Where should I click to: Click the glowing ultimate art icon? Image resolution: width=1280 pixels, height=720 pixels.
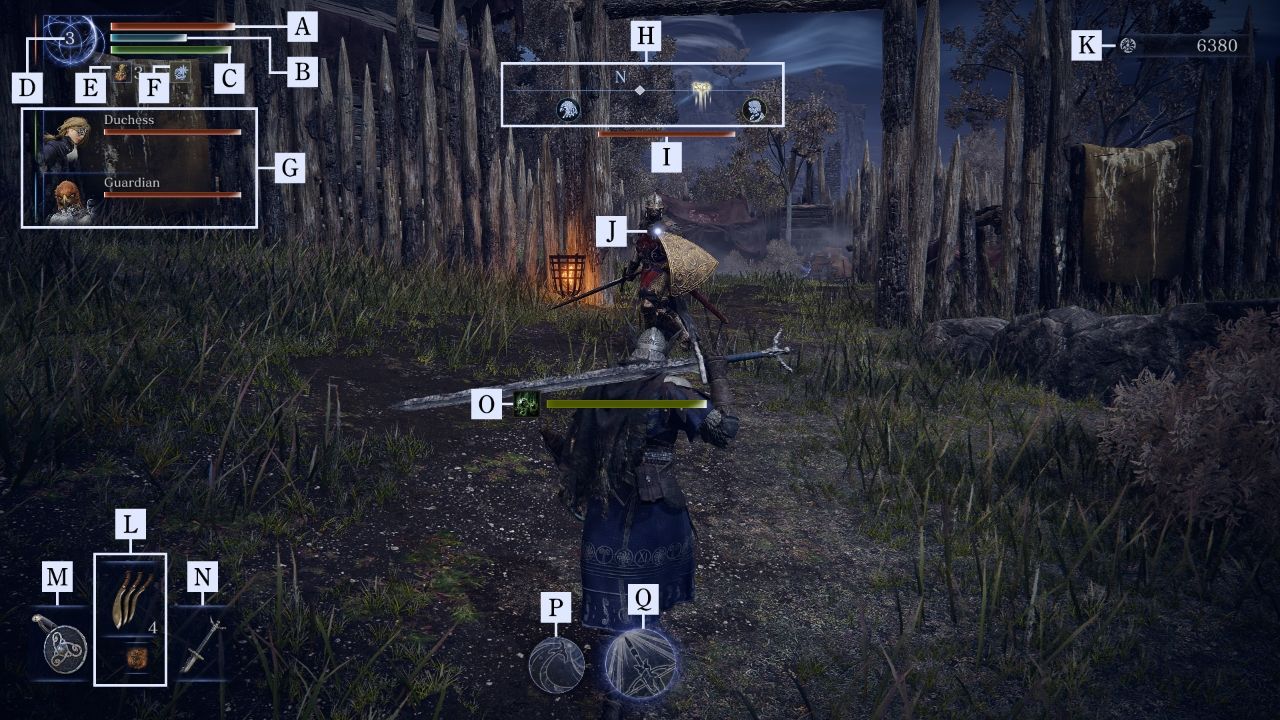pyautogui.click(x=641, y=662)
